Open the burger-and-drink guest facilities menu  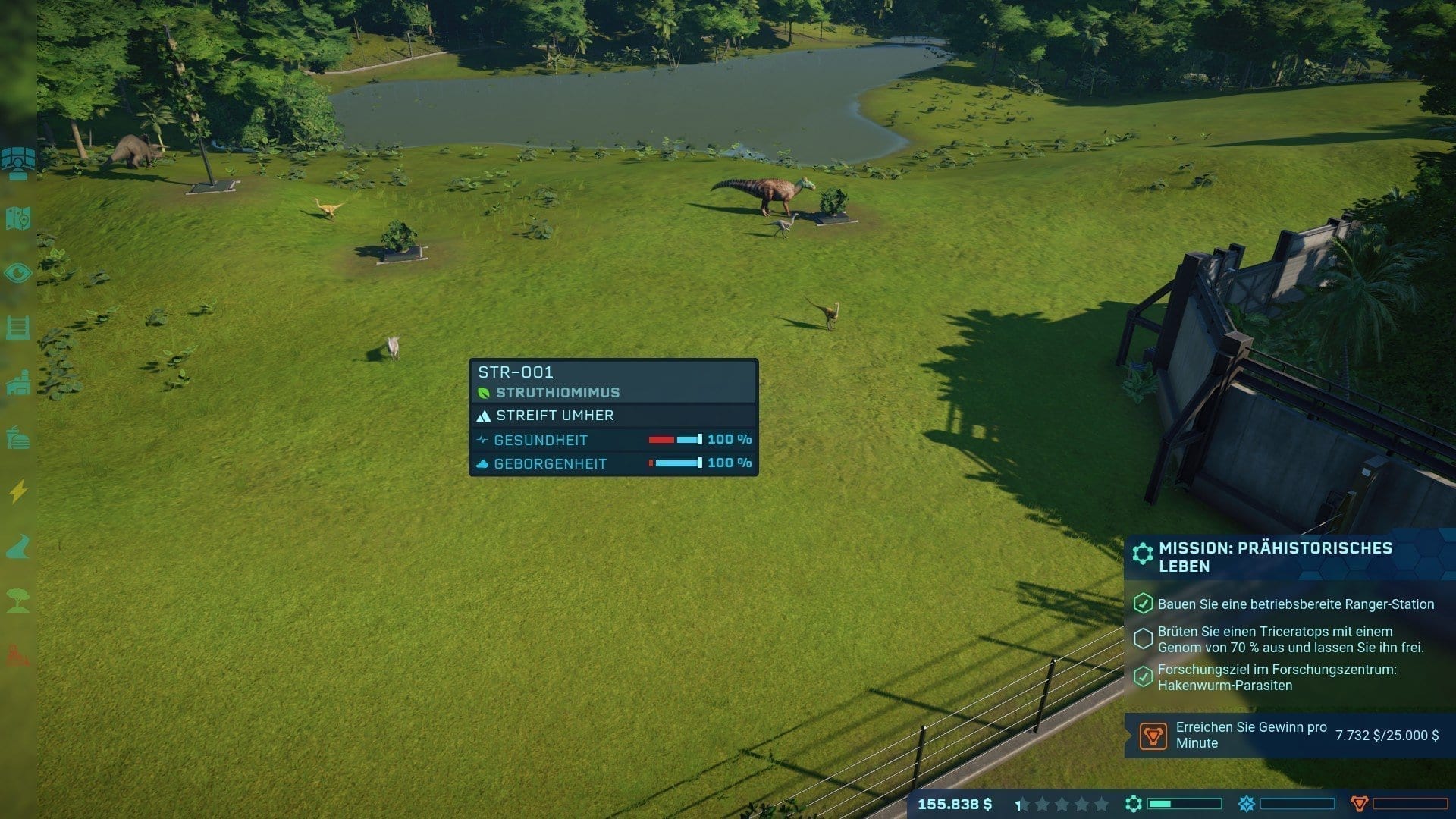point(18,438)
